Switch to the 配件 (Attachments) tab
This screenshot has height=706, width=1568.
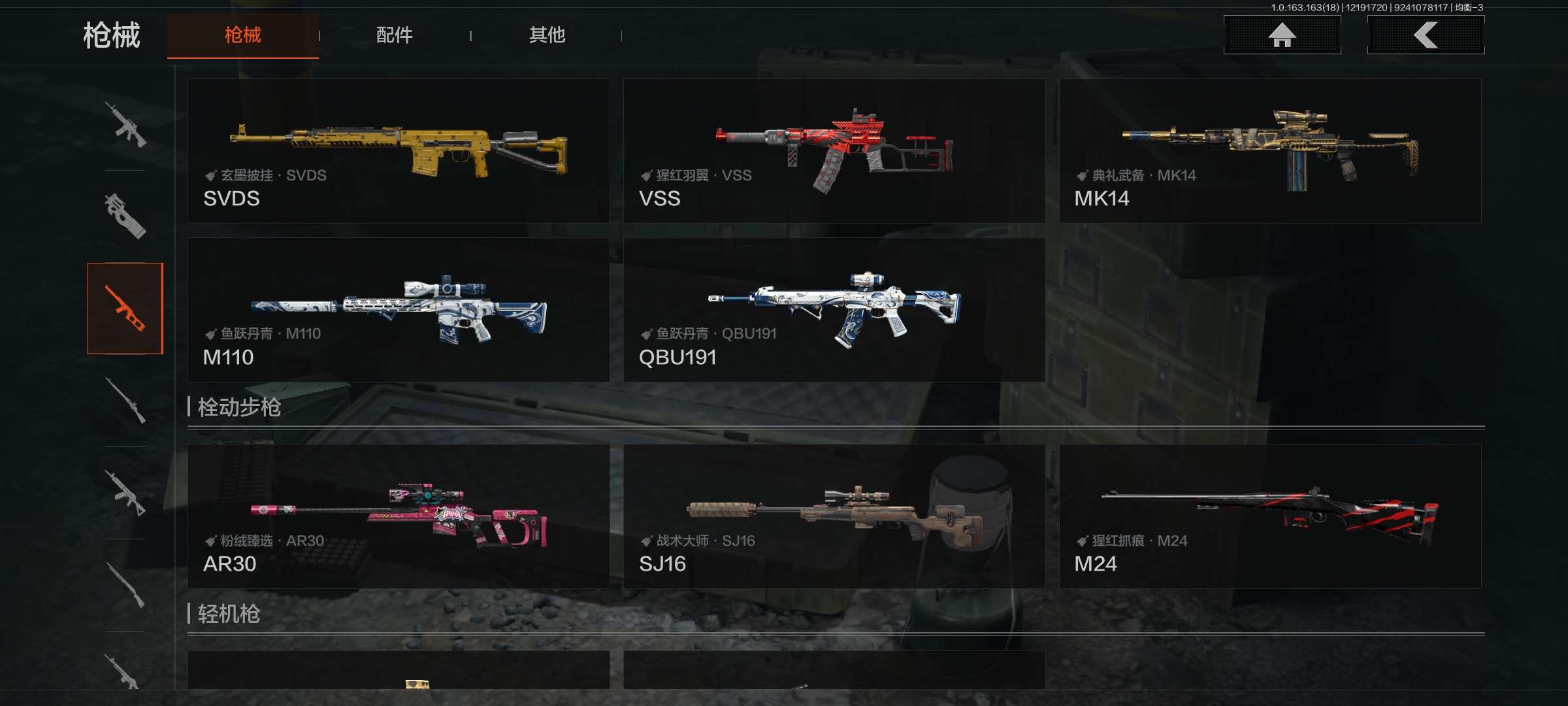(x=394, y=35)
